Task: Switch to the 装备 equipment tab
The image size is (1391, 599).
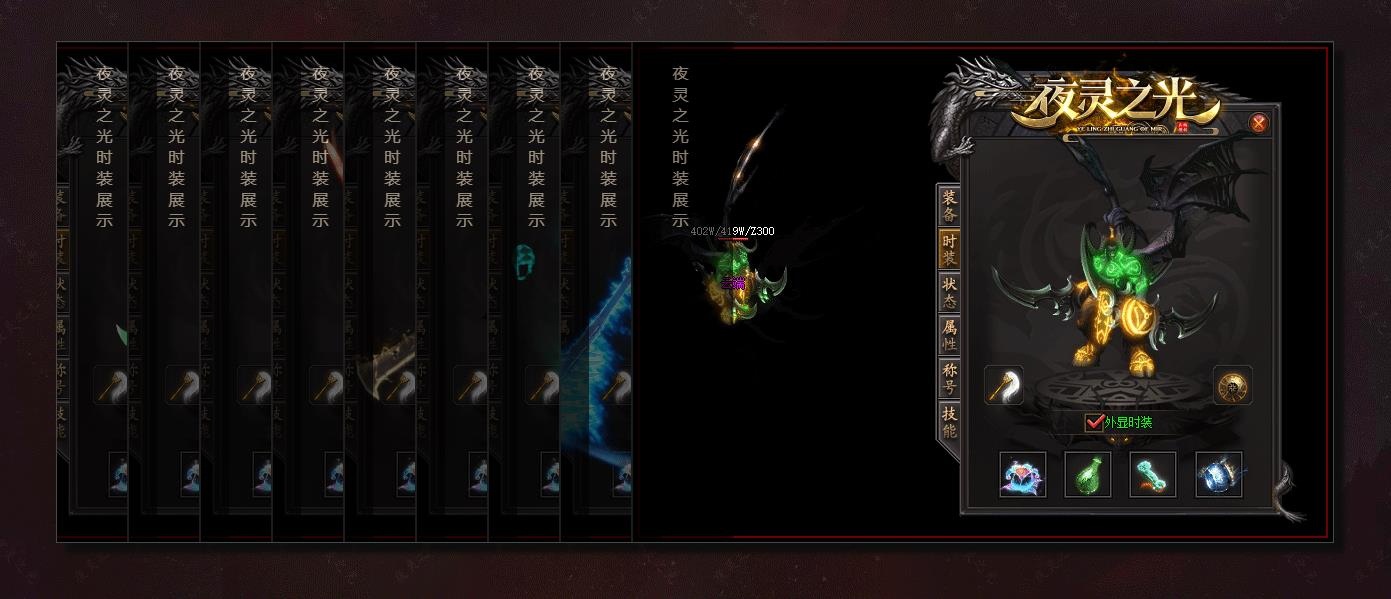Action: 949,206
